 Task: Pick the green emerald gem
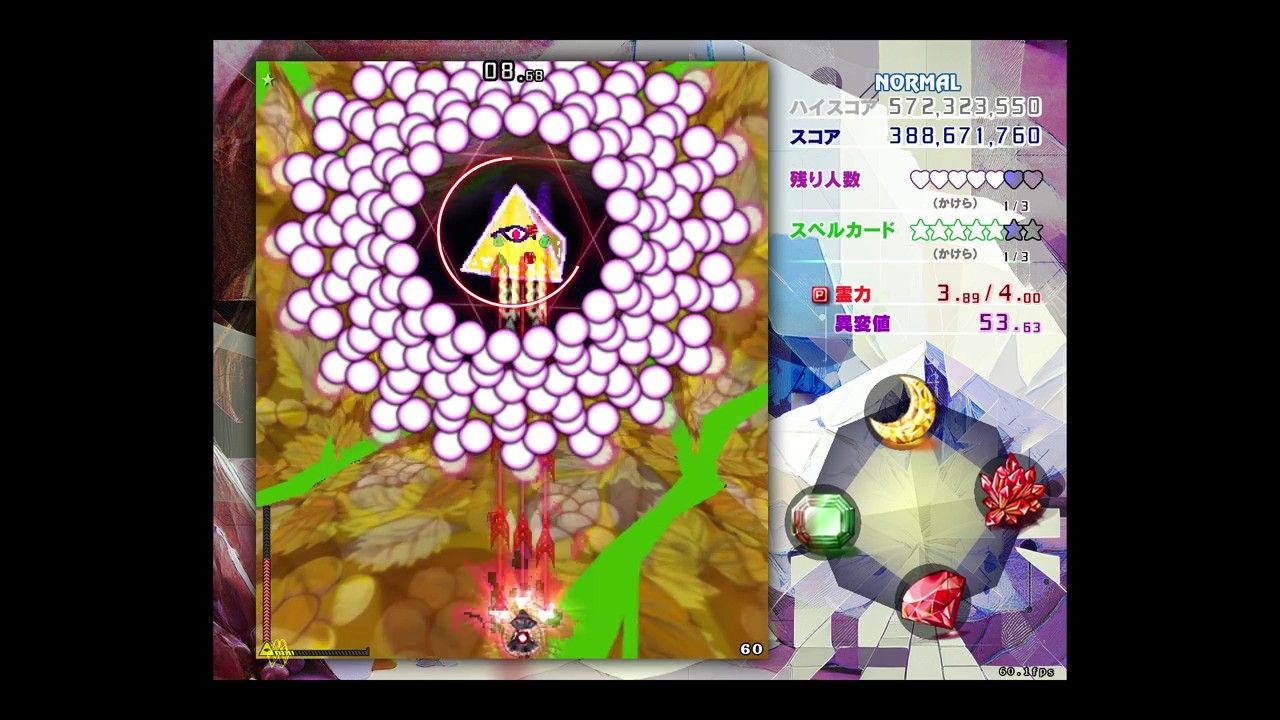click(x=821, y=519)
